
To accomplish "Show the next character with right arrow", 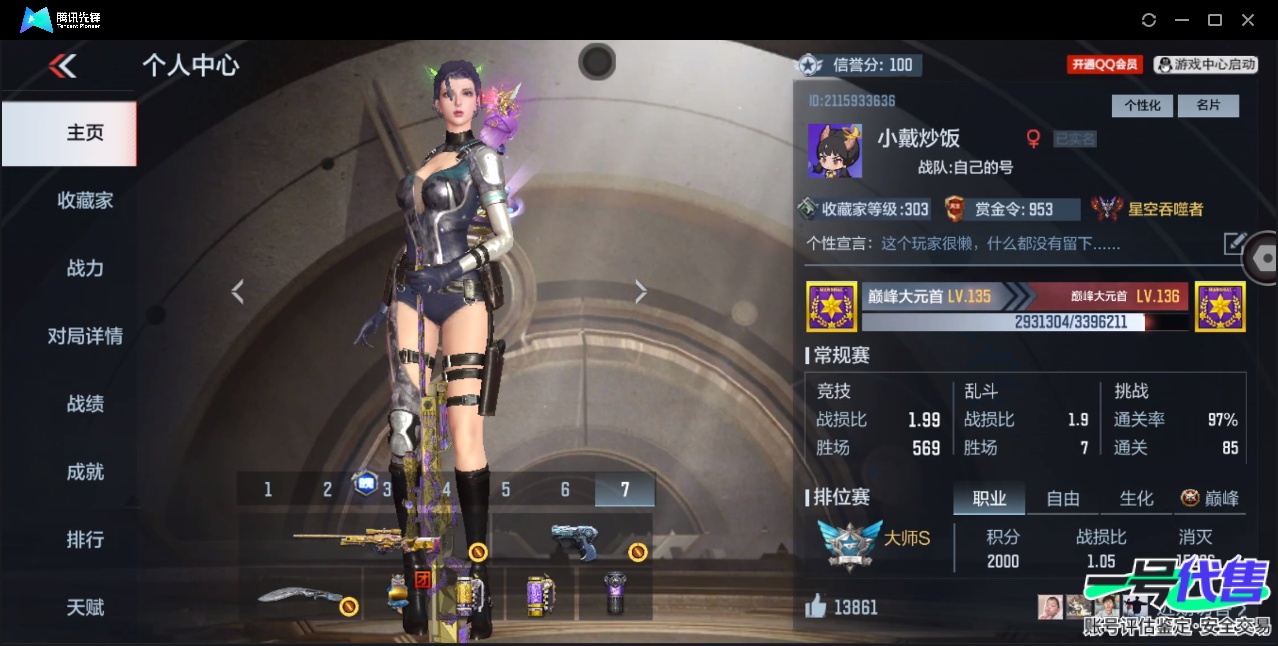I will 641,292.
